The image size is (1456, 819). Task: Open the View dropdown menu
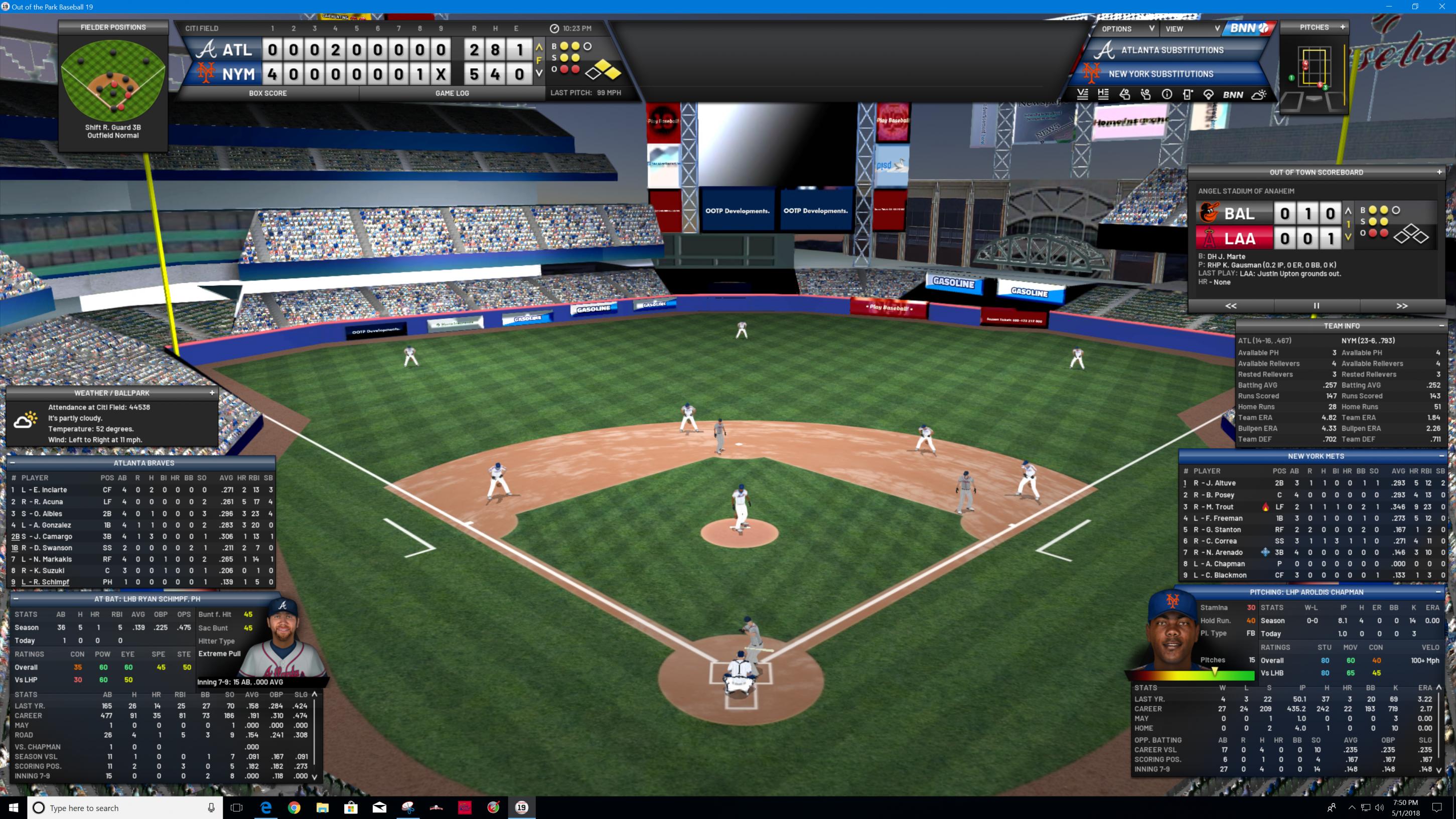click(x=1191, y=29)
